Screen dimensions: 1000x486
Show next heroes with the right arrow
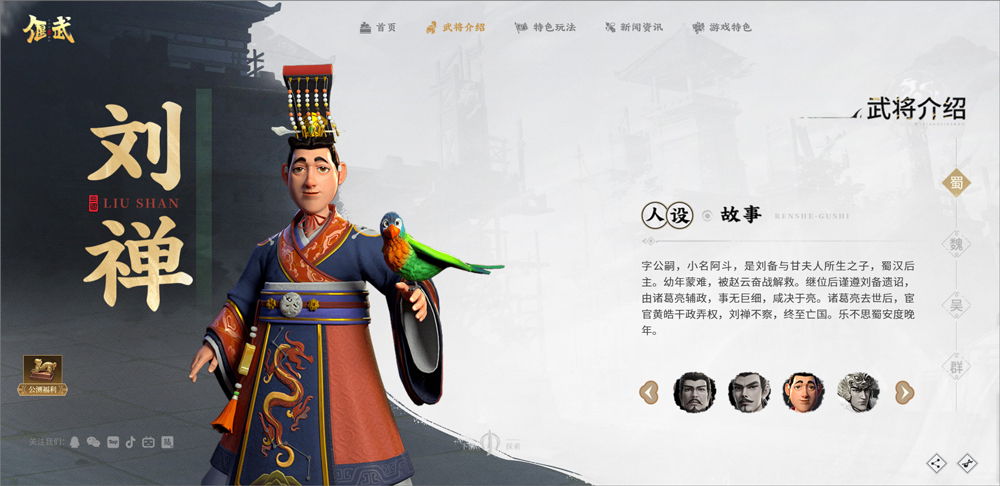click(x=904, y=392)
